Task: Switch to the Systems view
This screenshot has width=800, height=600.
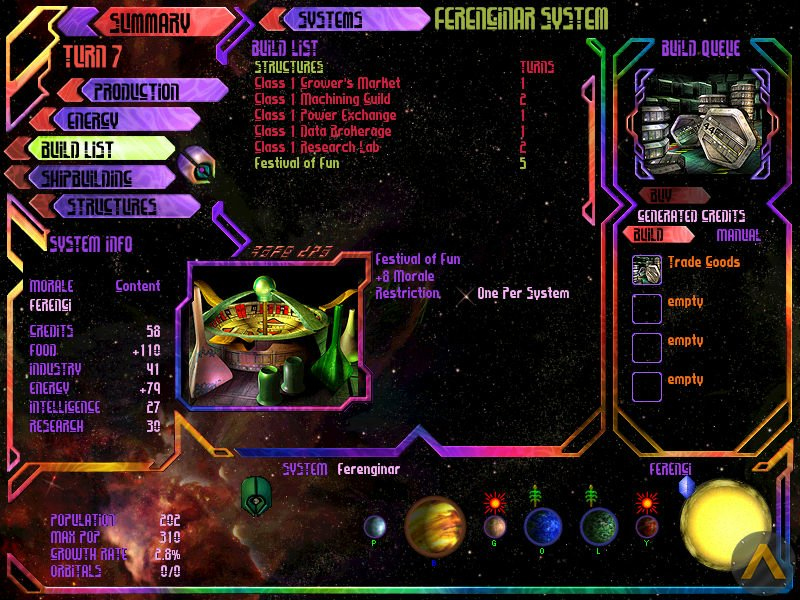Action: 346,19
